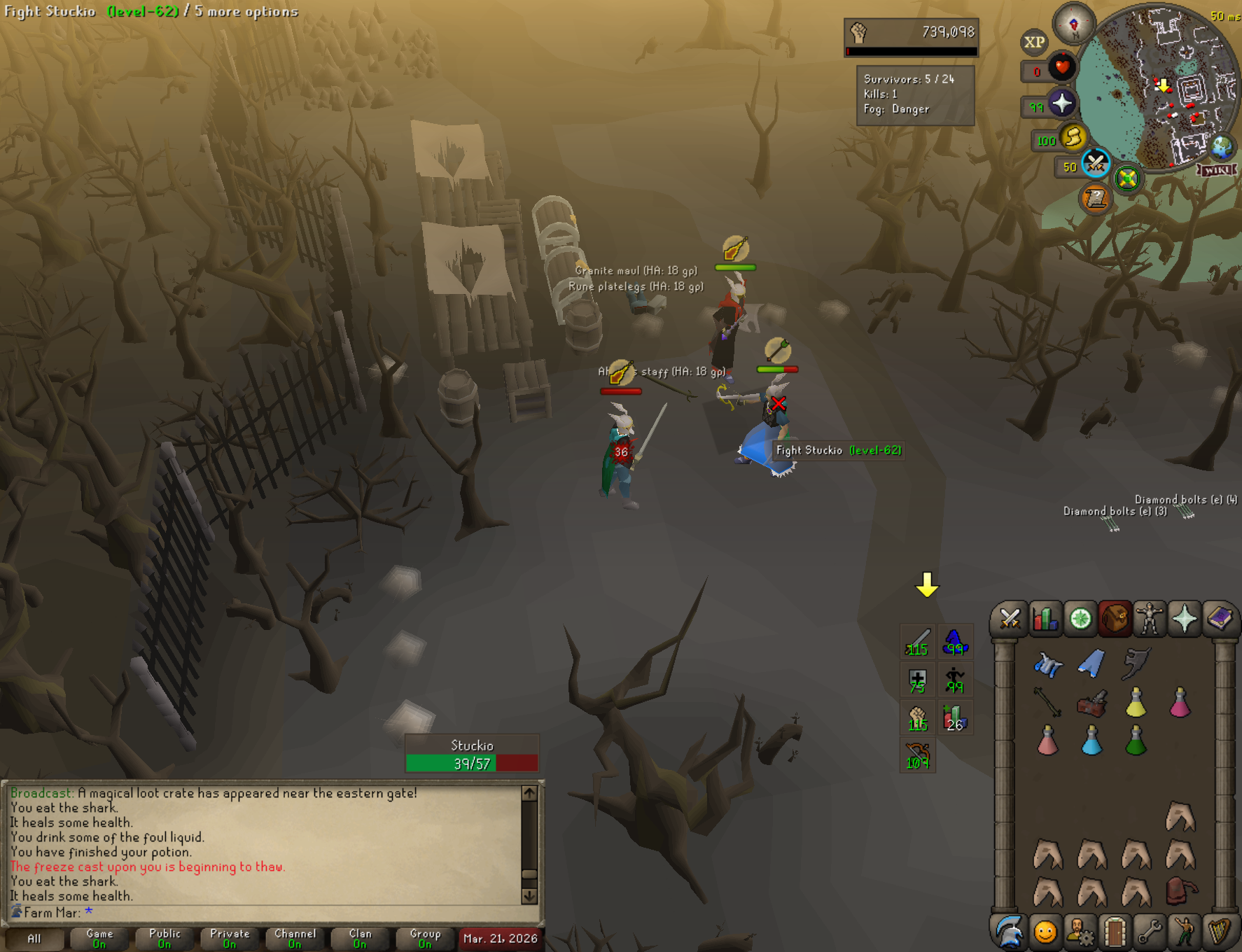Open the Emotes tab
1242x952 pixels.
point(1045,932)
